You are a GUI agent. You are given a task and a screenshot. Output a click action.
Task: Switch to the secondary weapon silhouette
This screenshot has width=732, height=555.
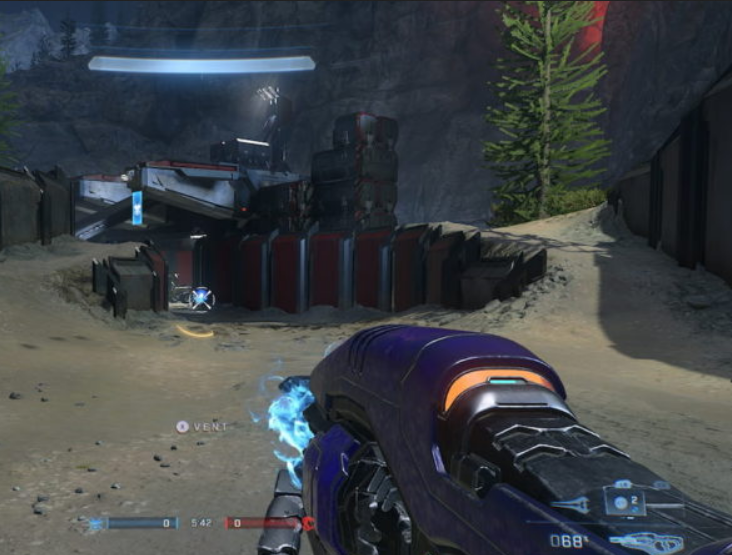click(x=571, y=505)
